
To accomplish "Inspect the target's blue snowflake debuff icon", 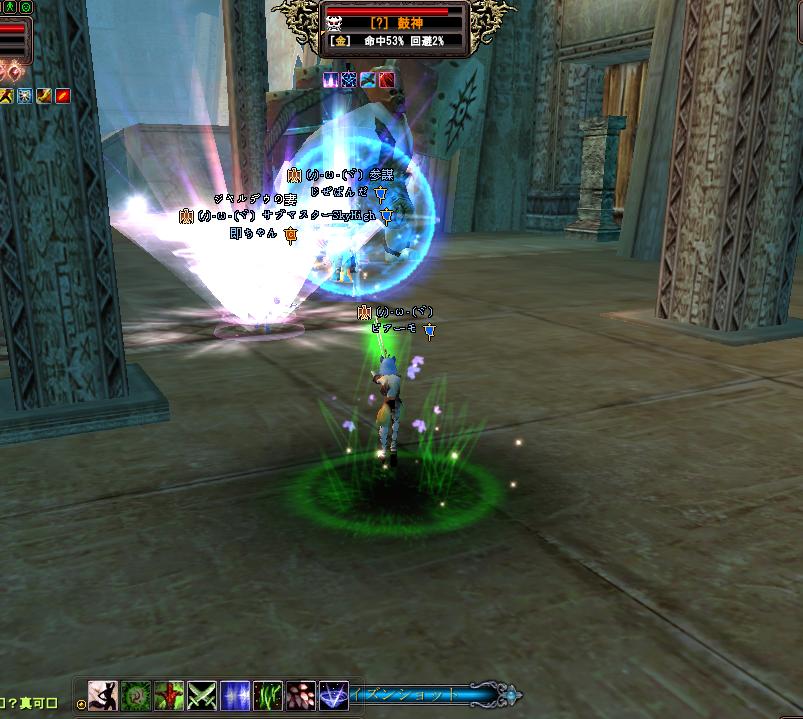I will (x=350, y=79).
